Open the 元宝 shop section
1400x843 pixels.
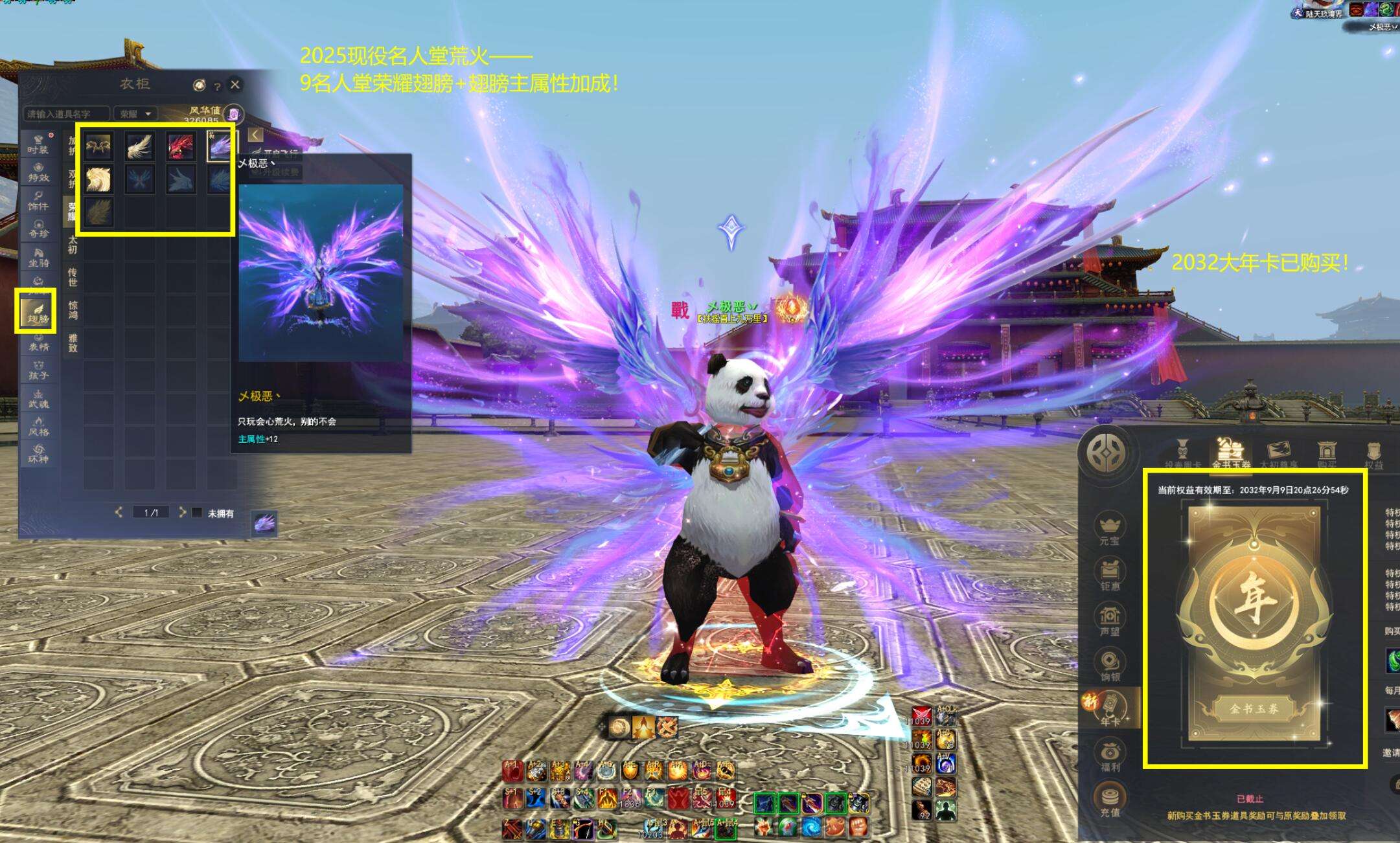tap(1110, 528)
